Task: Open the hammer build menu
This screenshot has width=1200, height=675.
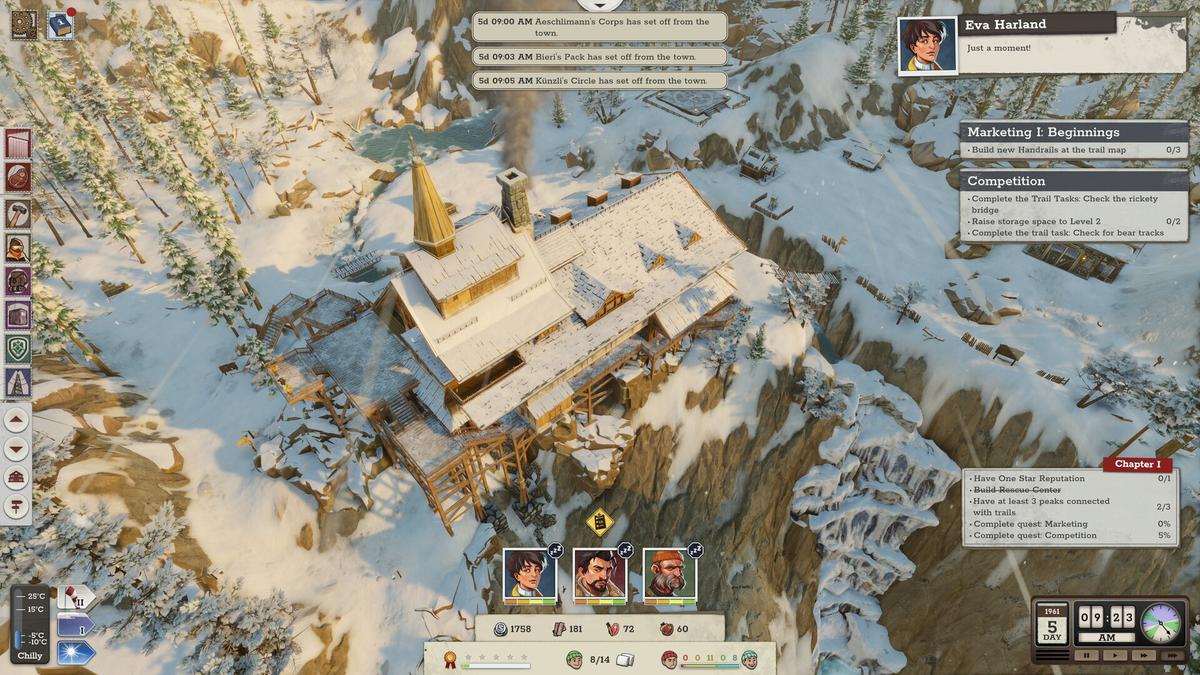Action: pos(18,213)
